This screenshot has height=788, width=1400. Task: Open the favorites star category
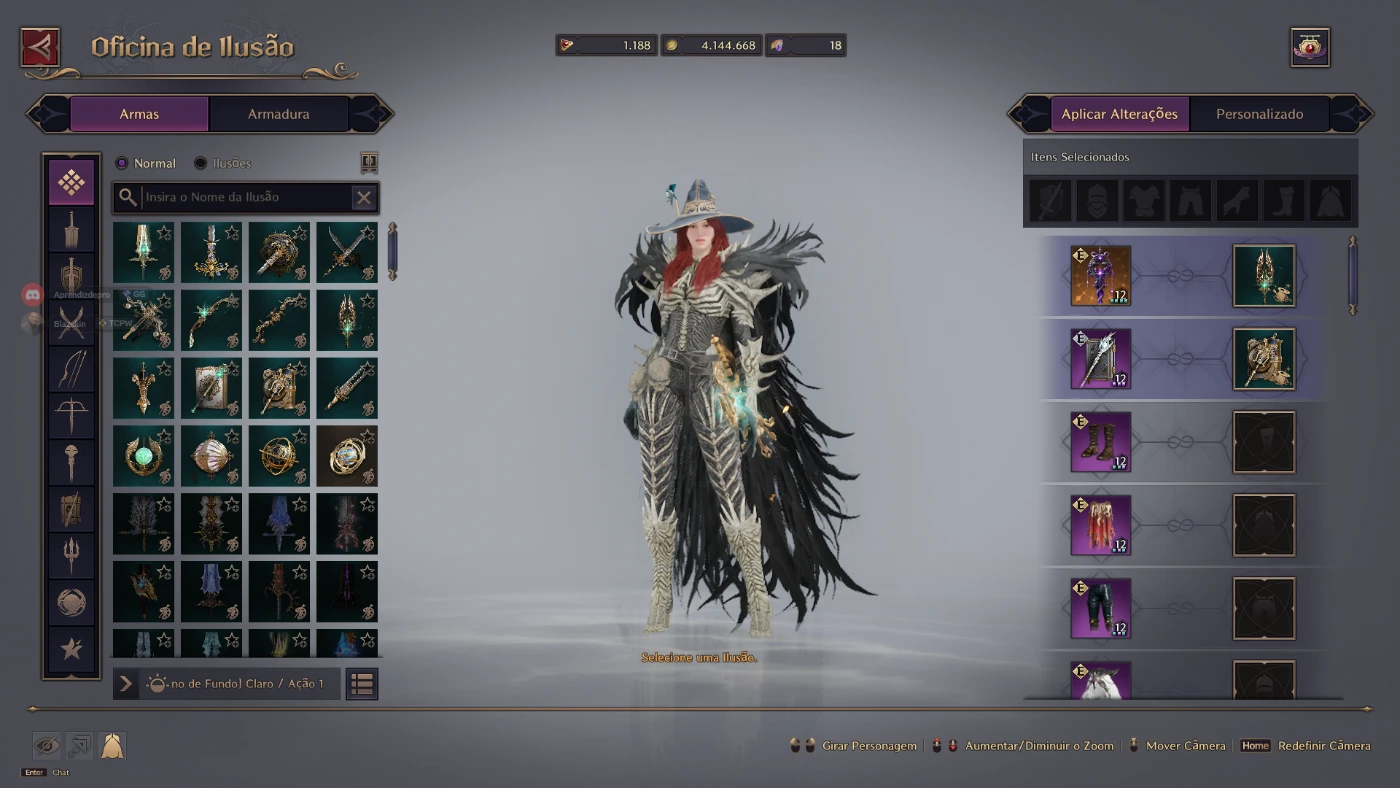coord(71,649)
